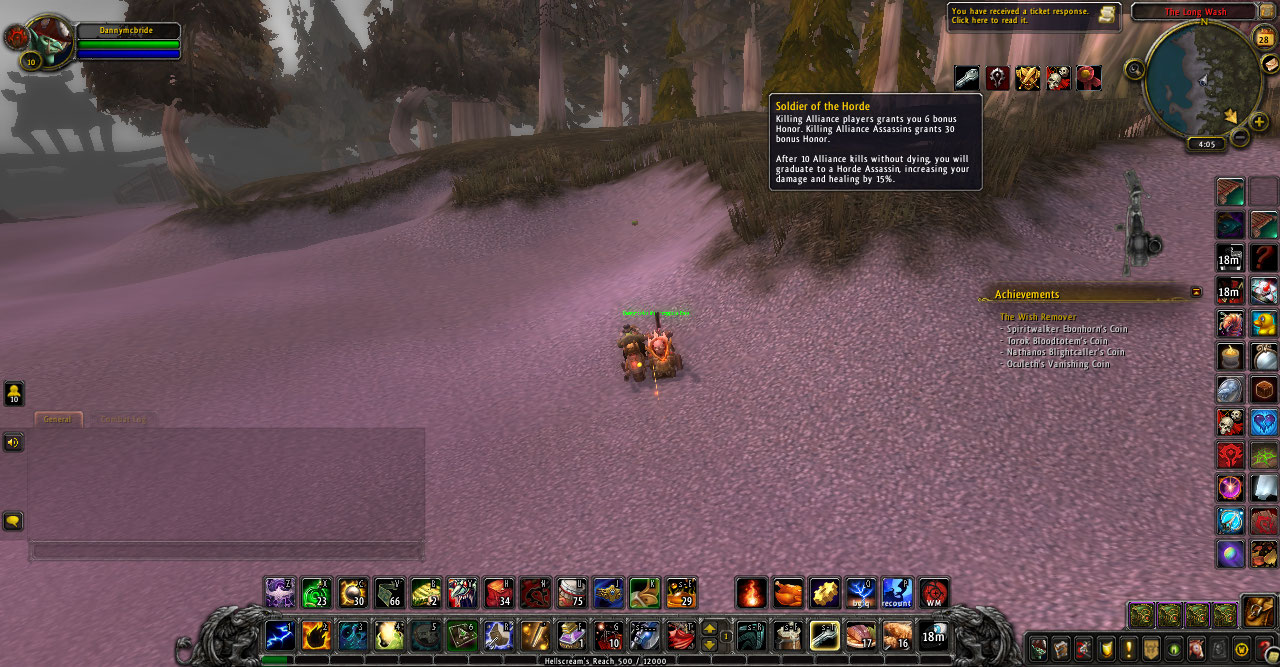Open the quest log exclamation mark button
The width and height of the screenshot is (1280, 667).
[x=1128, y=648]
